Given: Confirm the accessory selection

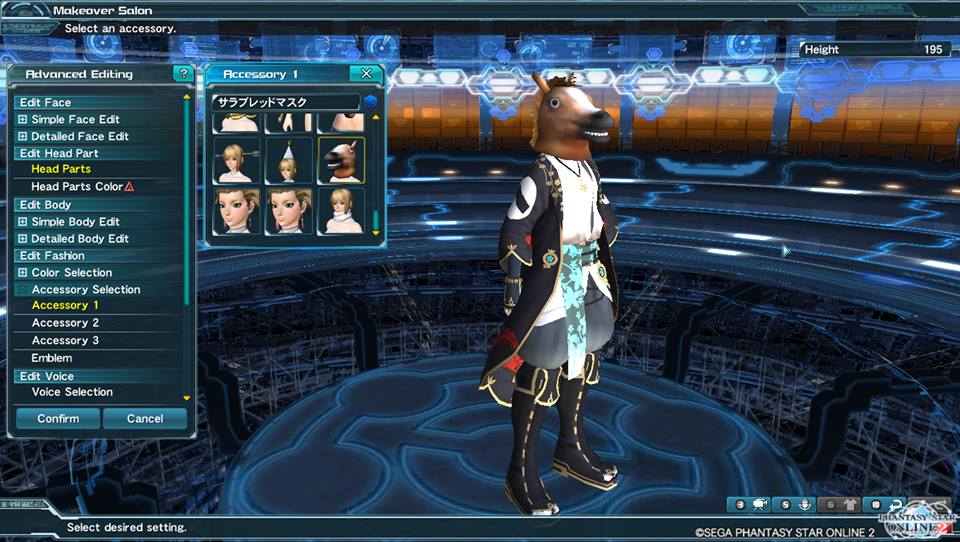Looking at the screenshot, I should point(58,419).
